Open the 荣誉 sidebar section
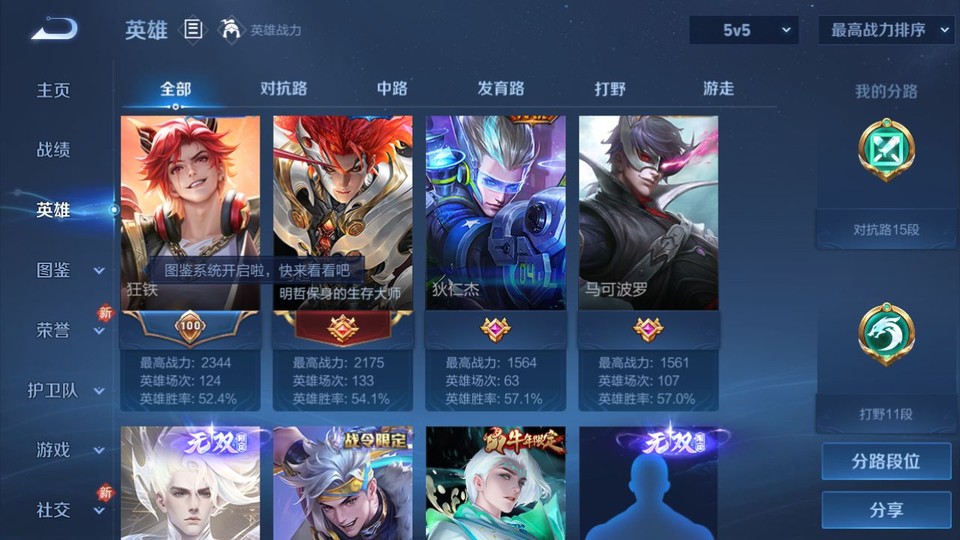The image size is (960, 540). pyautogui.click(x=66, y=330)
